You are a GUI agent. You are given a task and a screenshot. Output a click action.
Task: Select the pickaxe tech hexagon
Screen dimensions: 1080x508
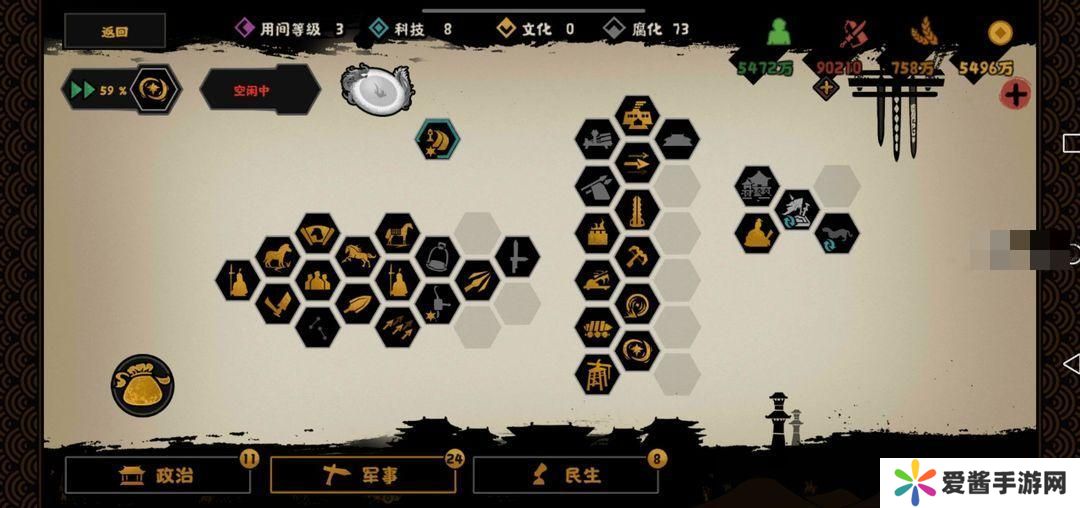pyautogui.click(x=636, y=256)
